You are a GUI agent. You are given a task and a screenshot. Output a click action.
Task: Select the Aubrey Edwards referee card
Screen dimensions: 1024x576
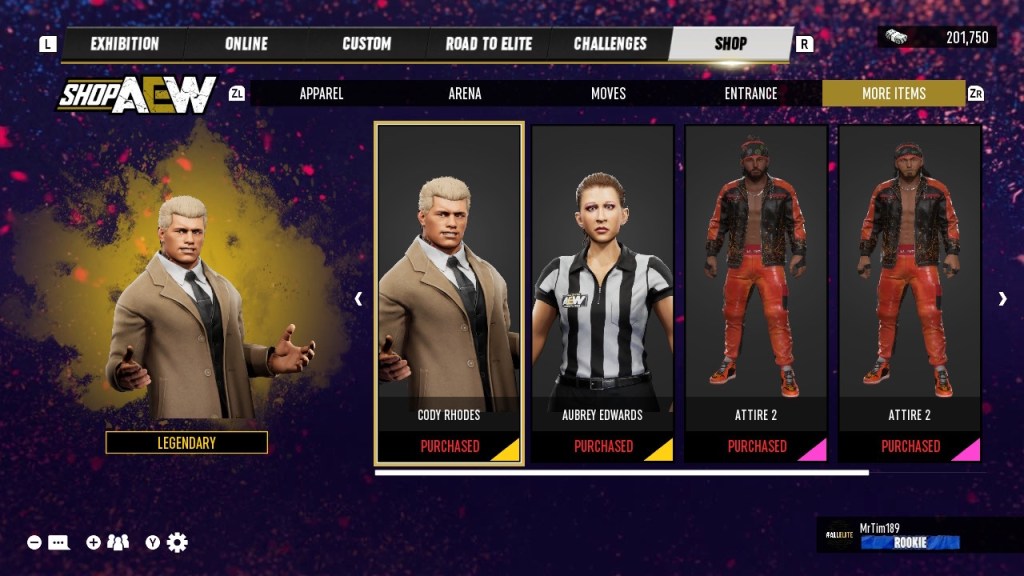(603, 293)
